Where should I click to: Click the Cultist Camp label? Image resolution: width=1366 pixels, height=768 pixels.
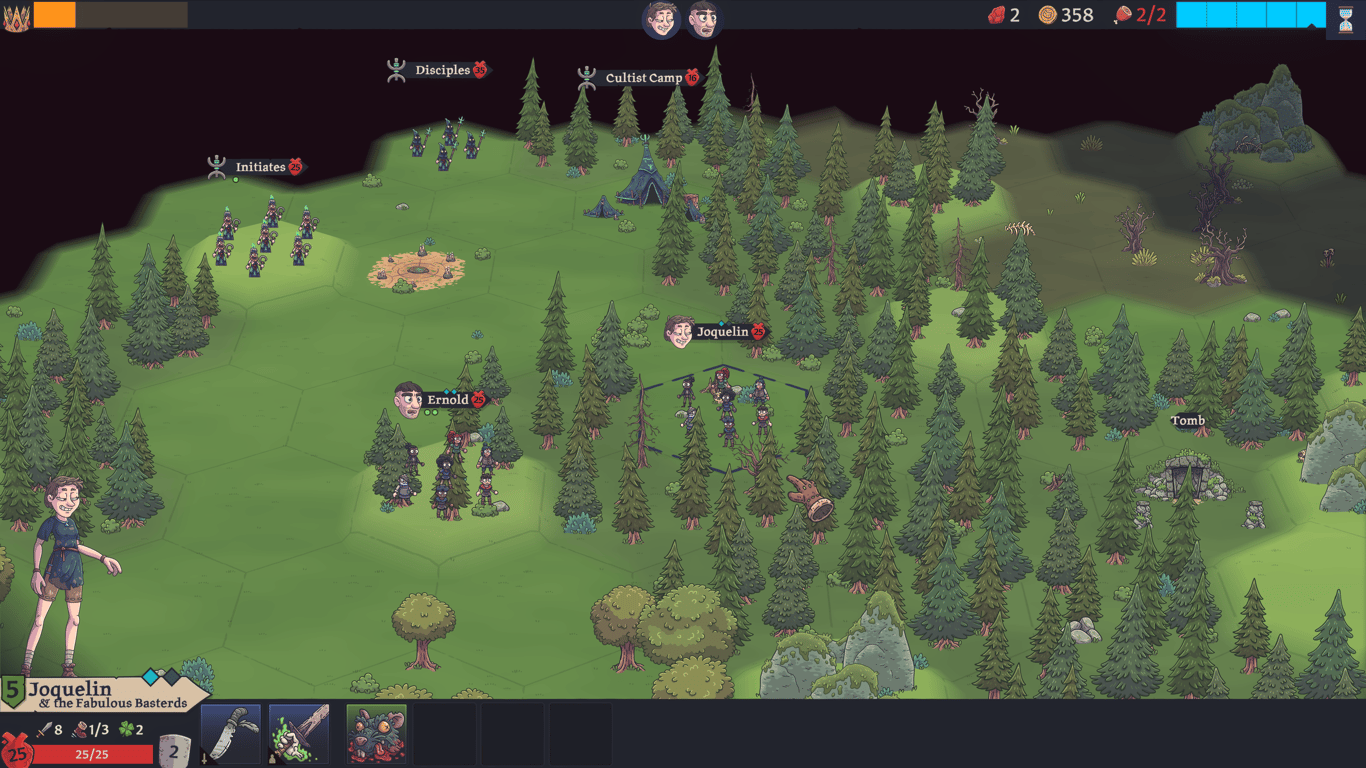click(643, 78)
